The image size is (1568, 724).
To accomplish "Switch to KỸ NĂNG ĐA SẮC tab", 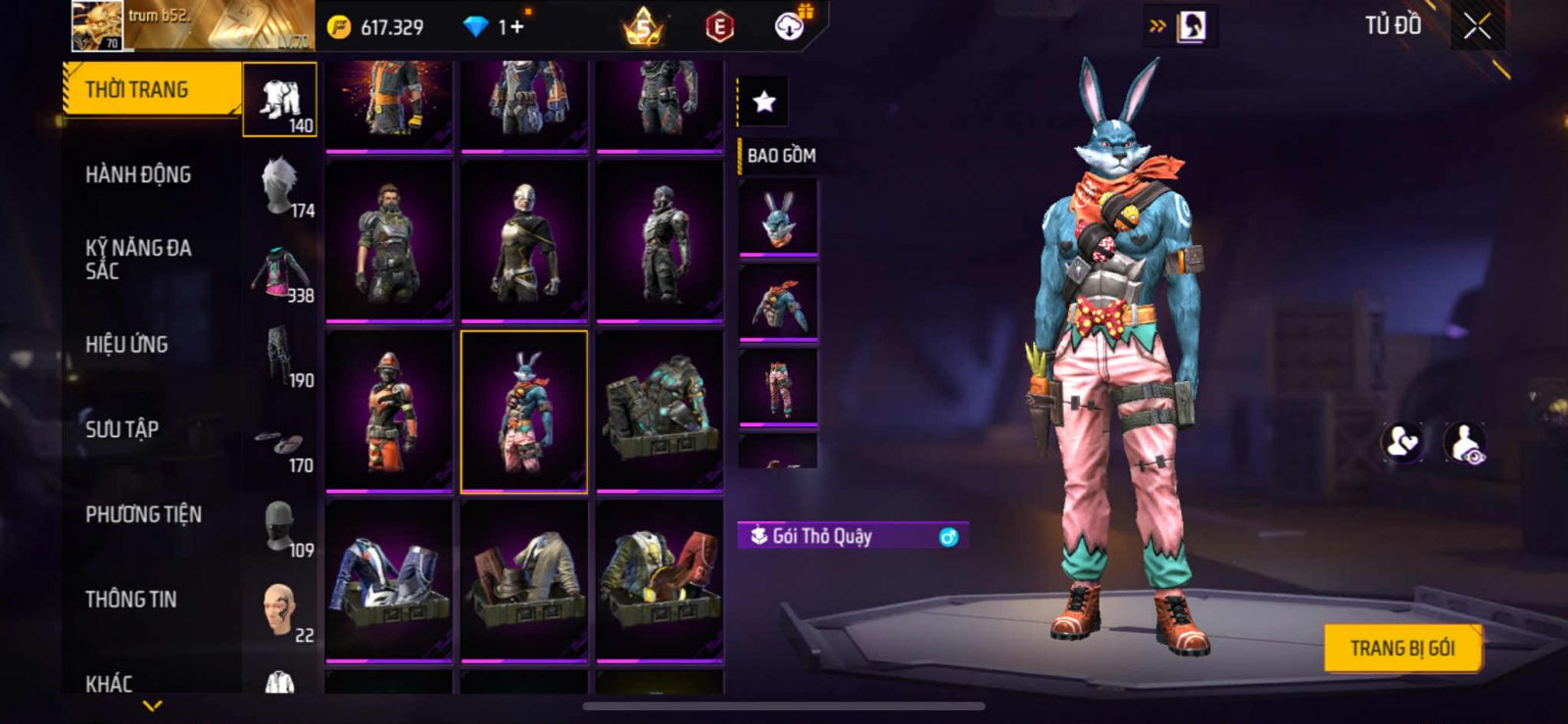I will coord(138,260).
